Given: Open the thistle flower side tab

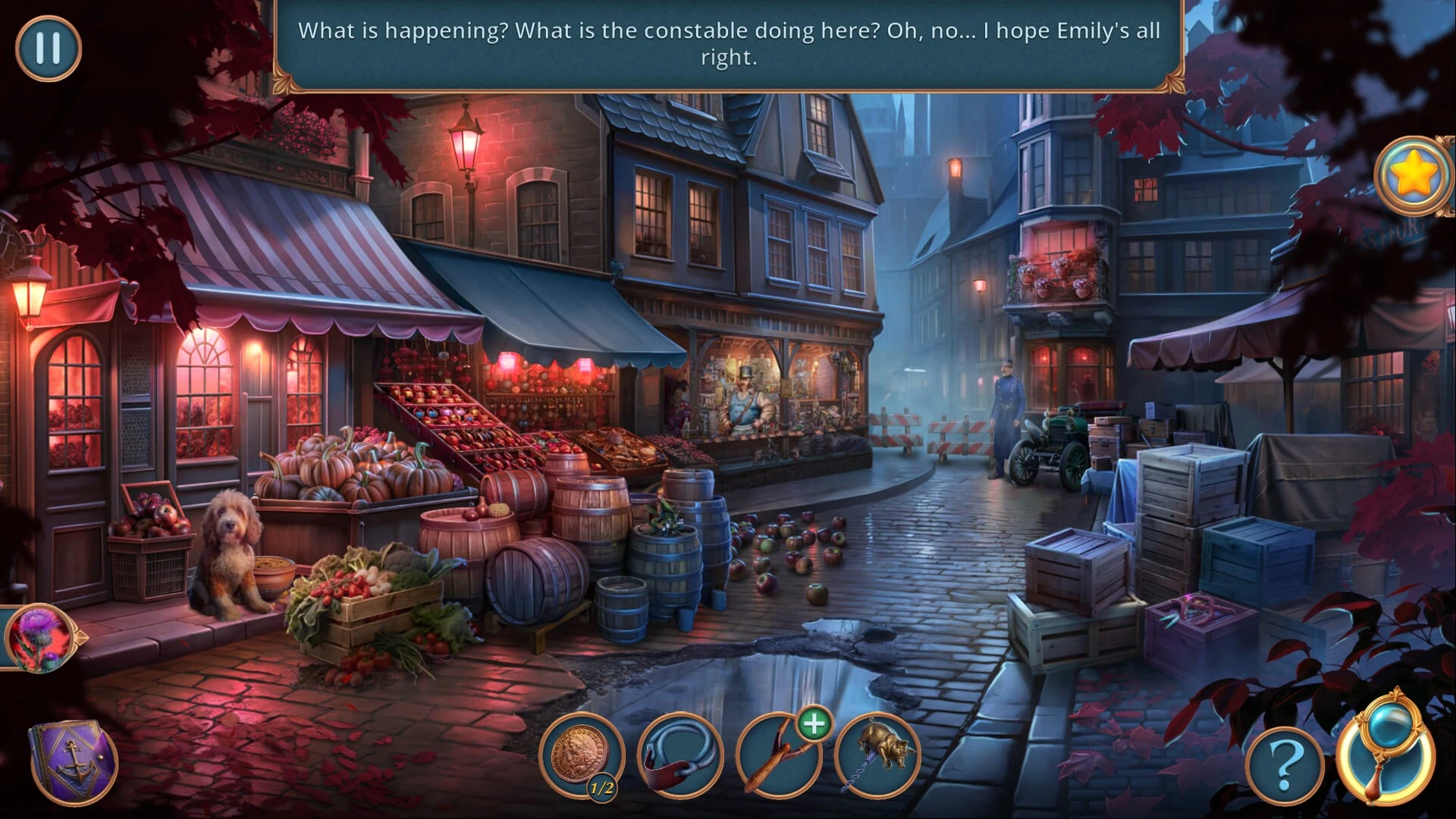Looking at the screenshot, I should (39, 637).
